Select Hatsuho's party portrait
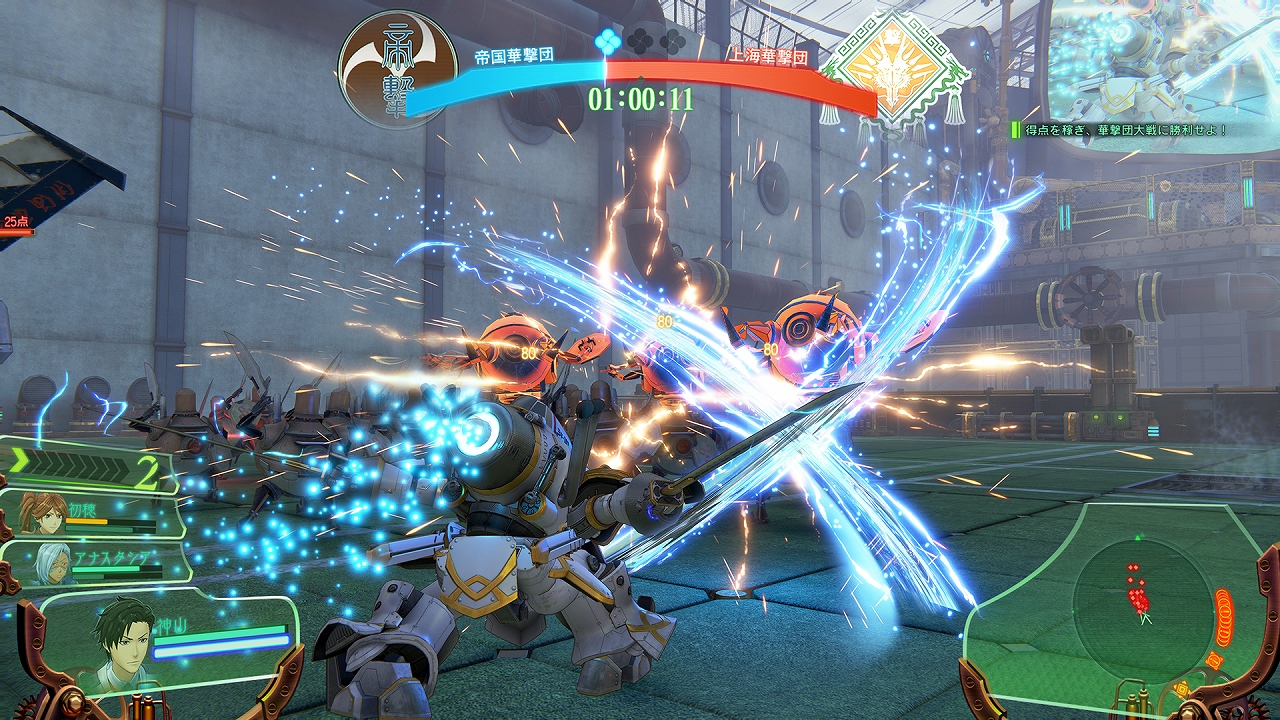This screenshot has width=1280, height=720. coord(44,512)
